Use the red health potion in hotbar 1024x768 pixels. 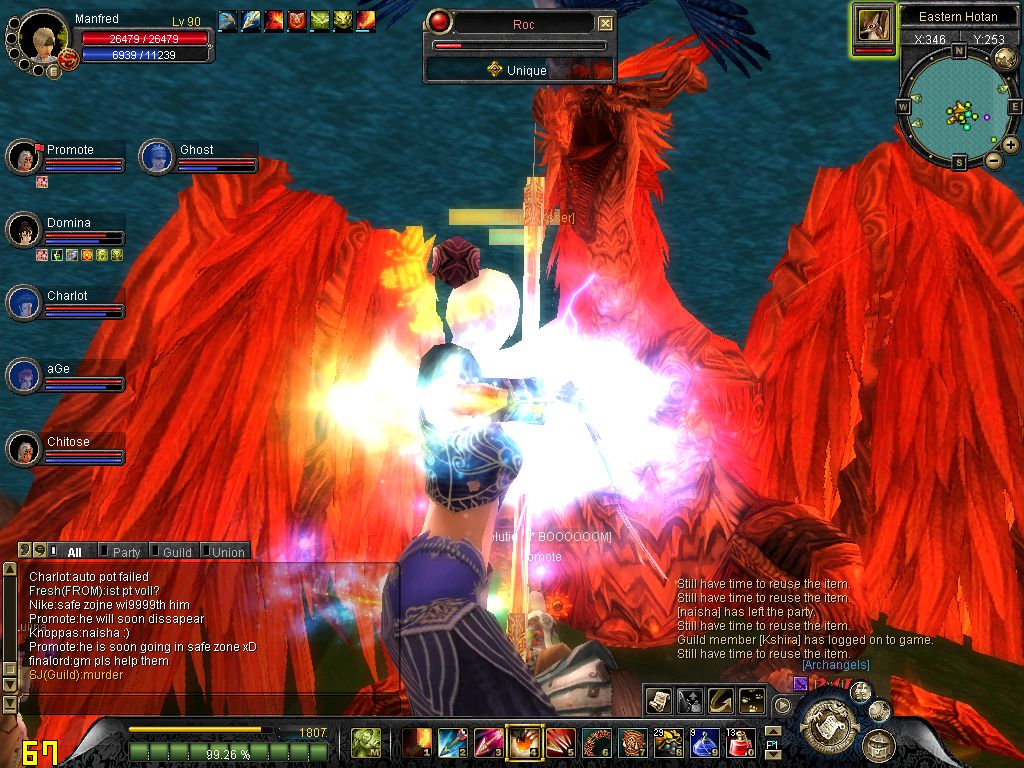[739, 744]
